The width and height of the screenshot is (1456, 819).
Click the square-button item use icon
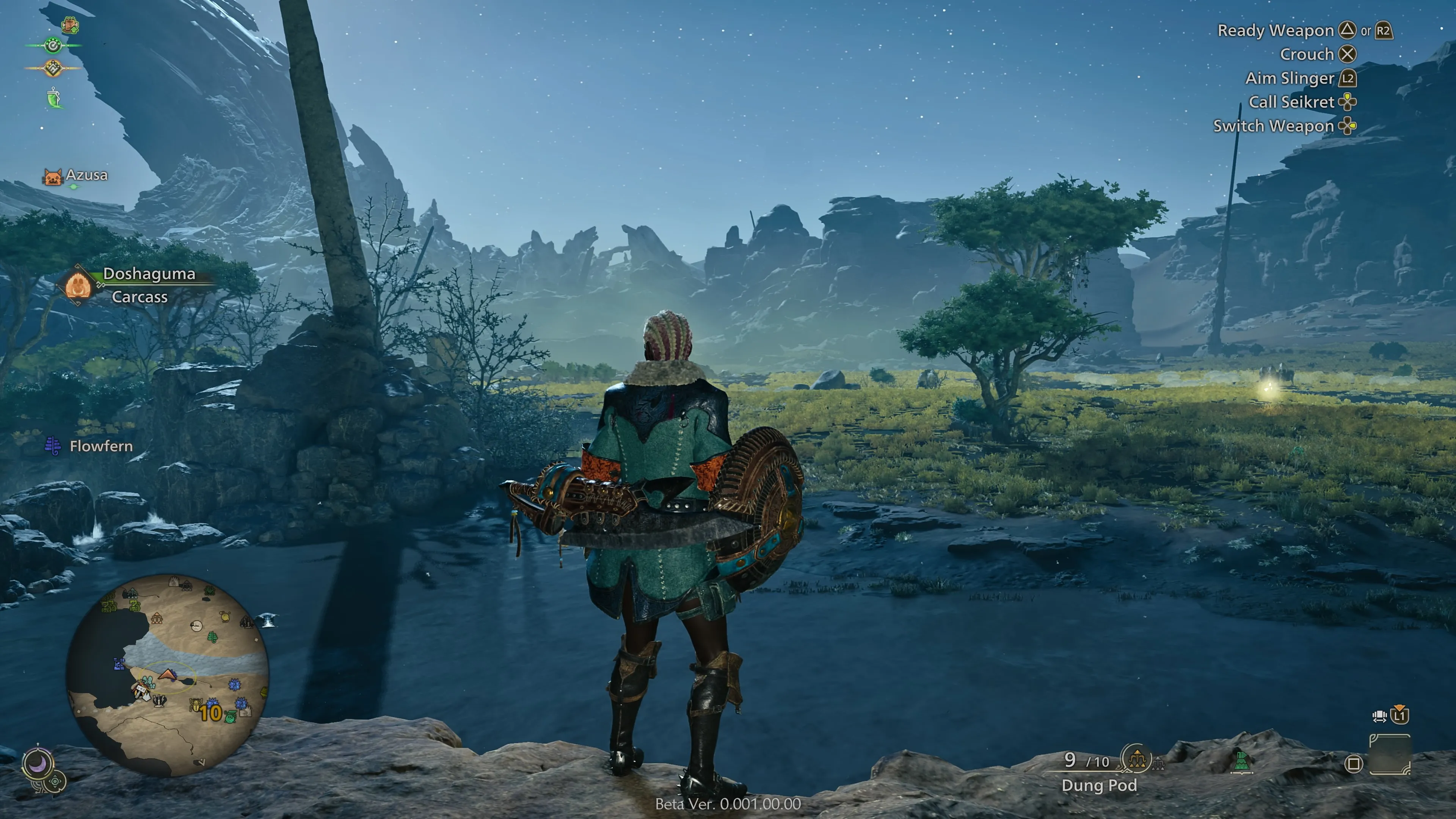coord(1354,765)
